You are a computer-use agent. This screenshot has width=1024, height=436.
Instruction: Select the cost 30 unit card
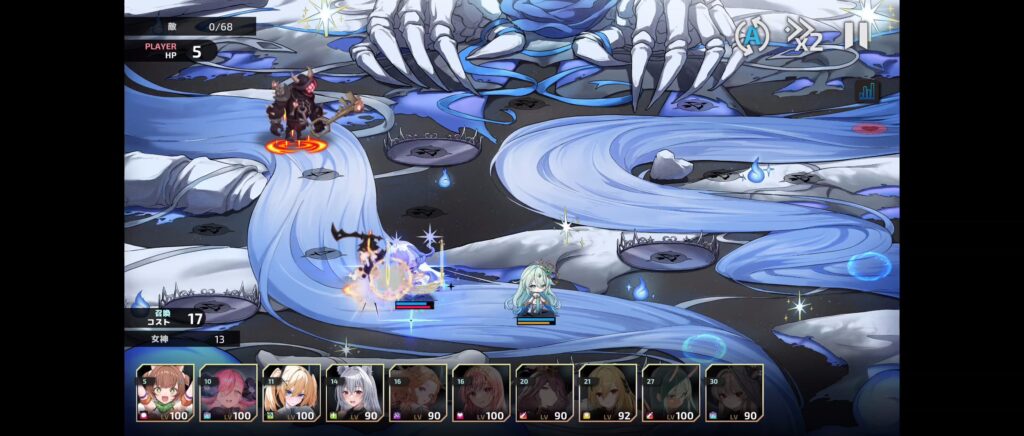coord(733,392)
